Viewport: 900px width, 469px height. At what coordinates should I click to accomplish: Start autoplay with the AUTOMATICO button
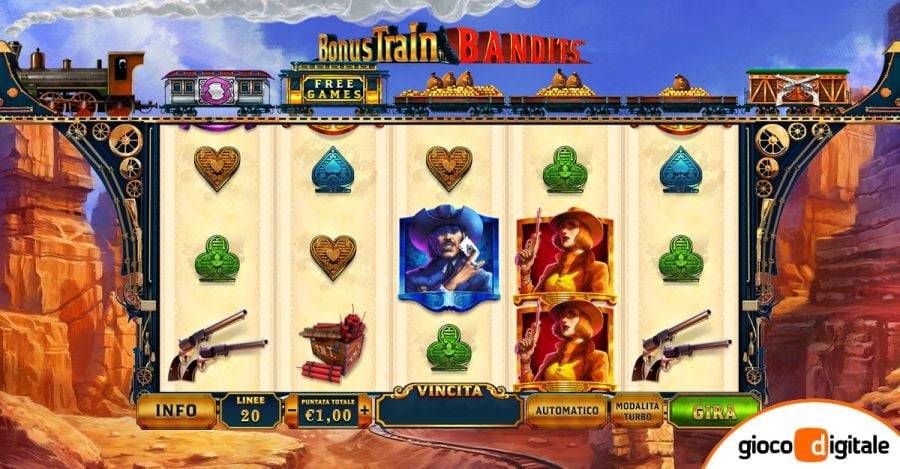click(x=566, y=410)
